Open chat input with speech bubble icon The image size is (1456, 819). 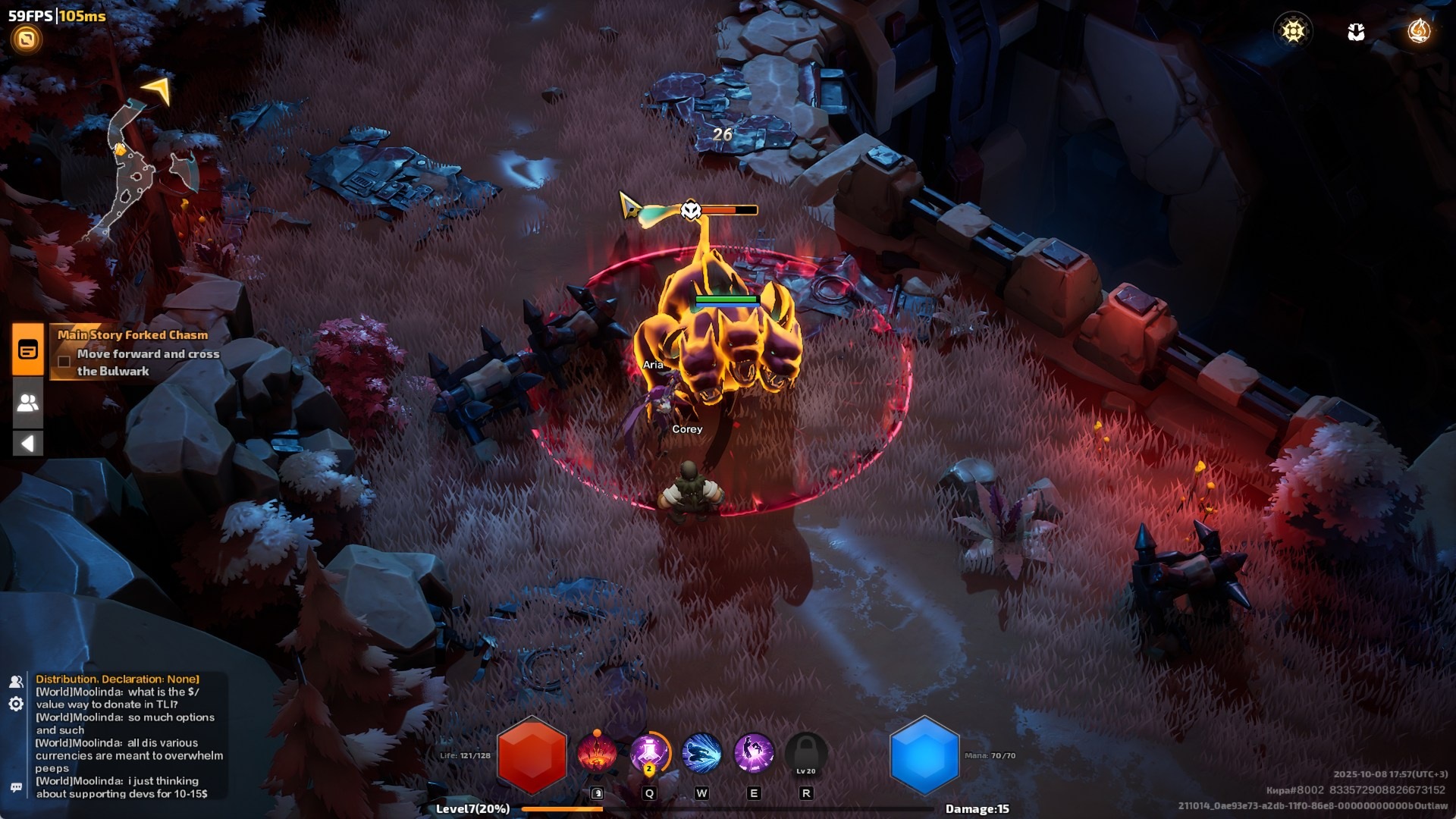(16, 788)
